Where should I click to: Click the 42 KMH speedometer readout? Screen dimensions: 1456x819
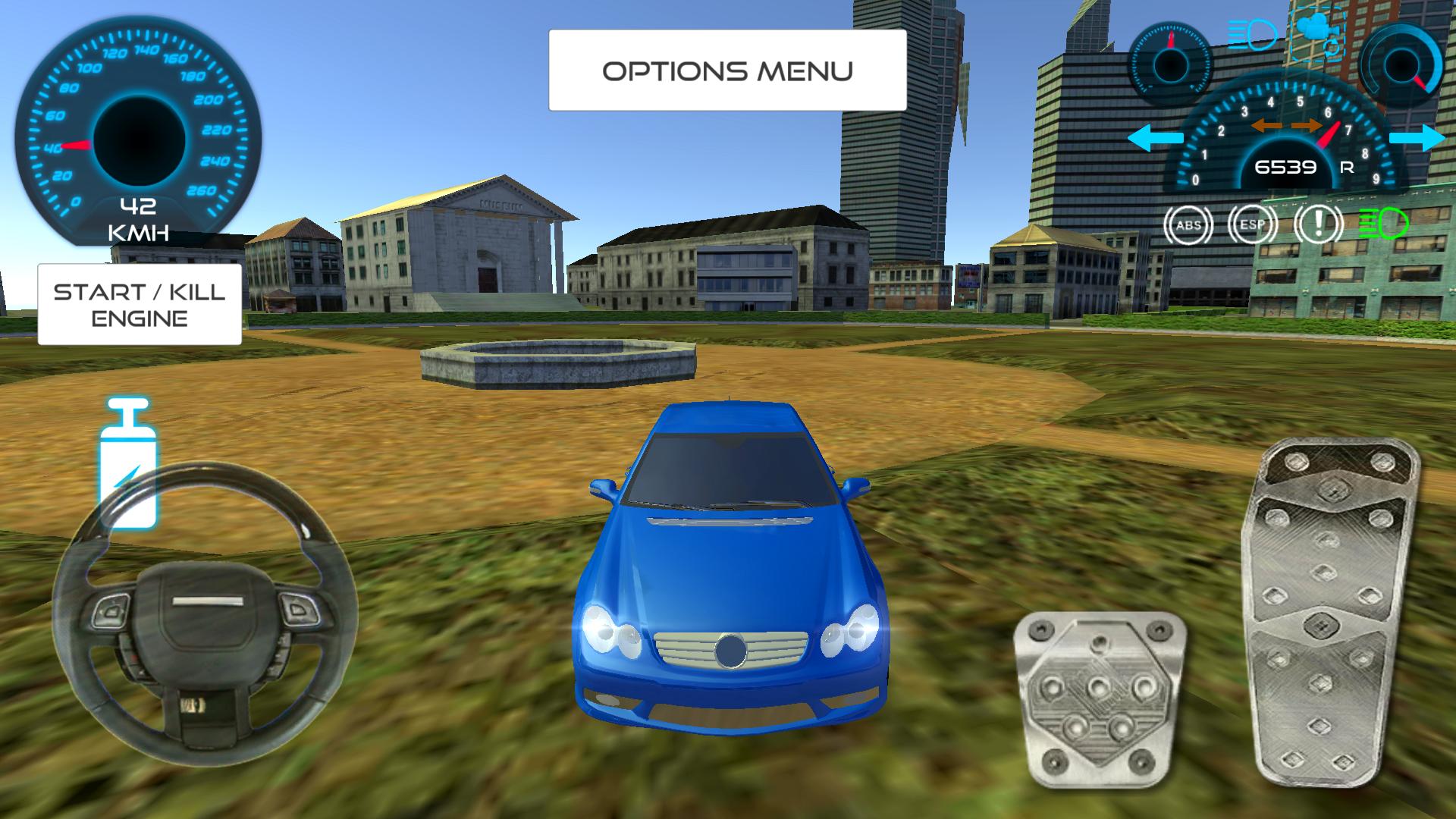pos(140,216)
